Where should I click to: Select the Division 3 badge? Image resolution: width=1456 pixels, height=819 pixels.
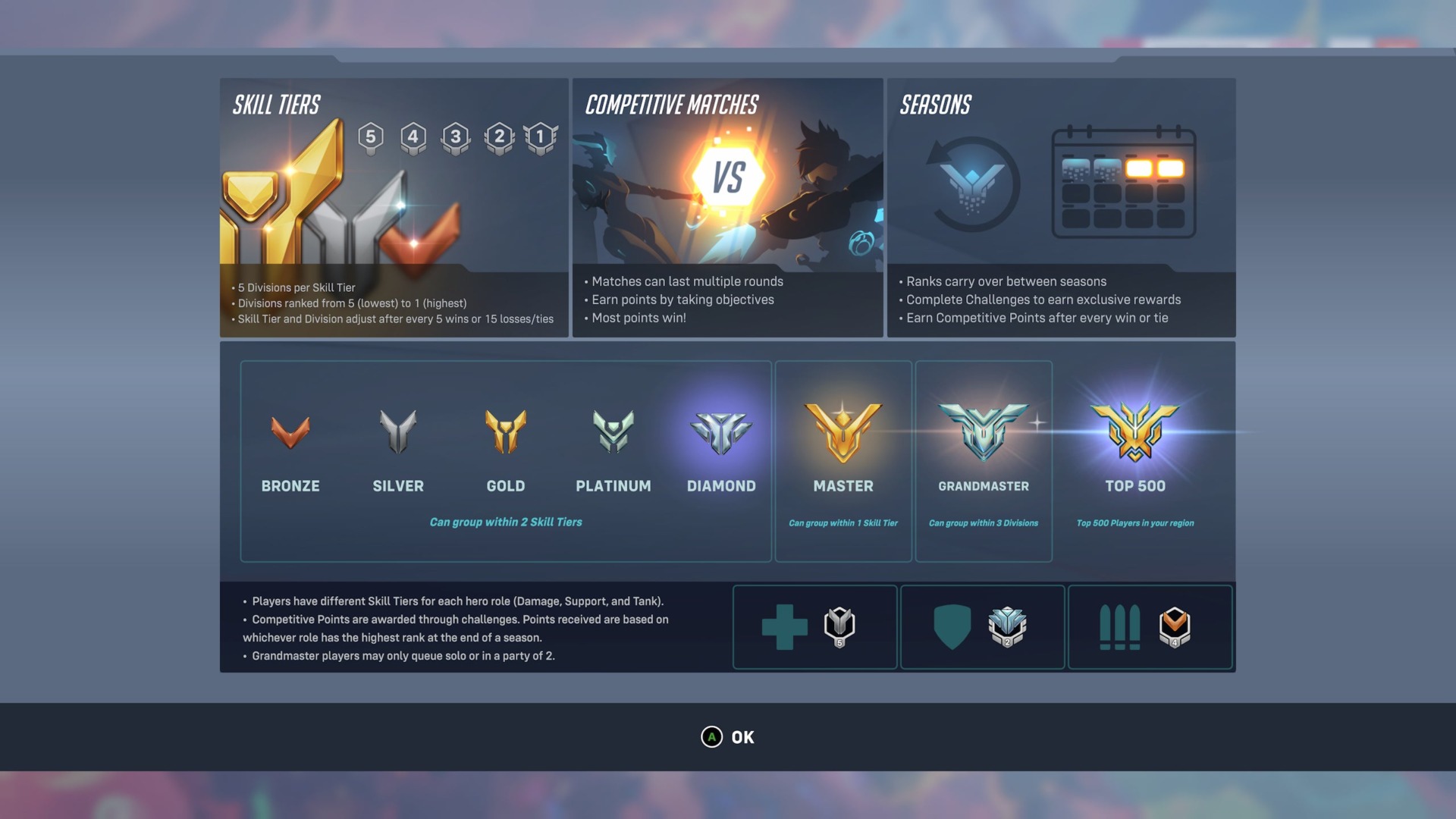[x=456, y=139]
